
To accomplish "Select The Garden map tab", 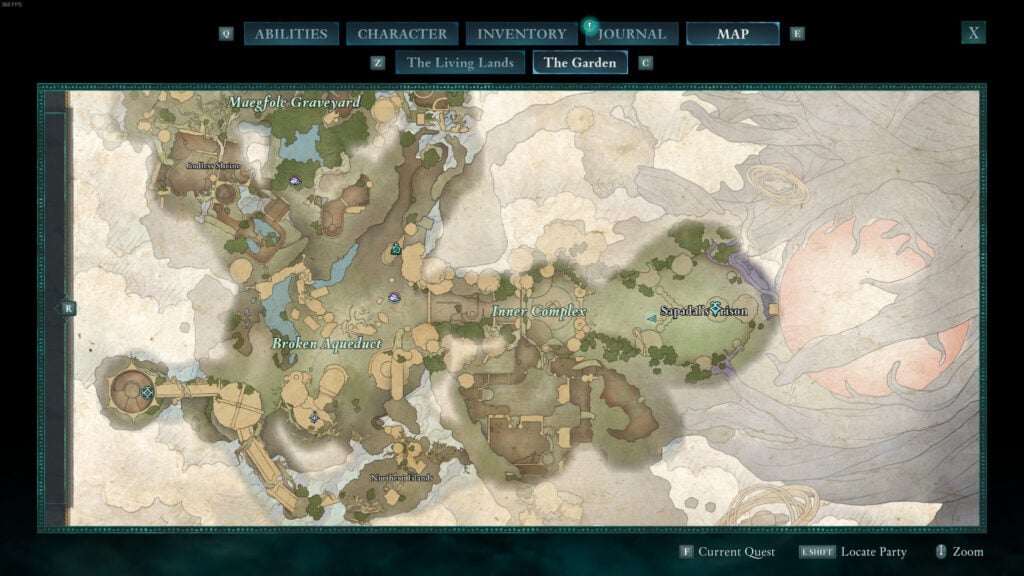I will (x=580, y=62).
